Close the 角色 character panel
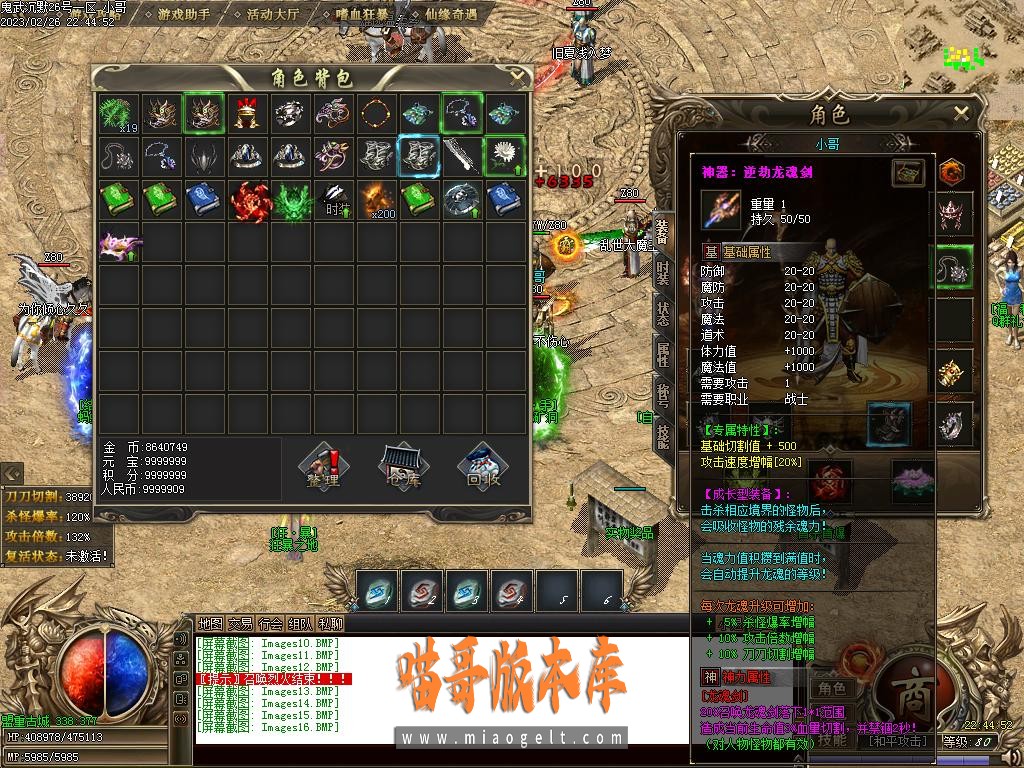Image resolution: width=1024 pixels, height=768 pixels. click(x=961, y=113)
